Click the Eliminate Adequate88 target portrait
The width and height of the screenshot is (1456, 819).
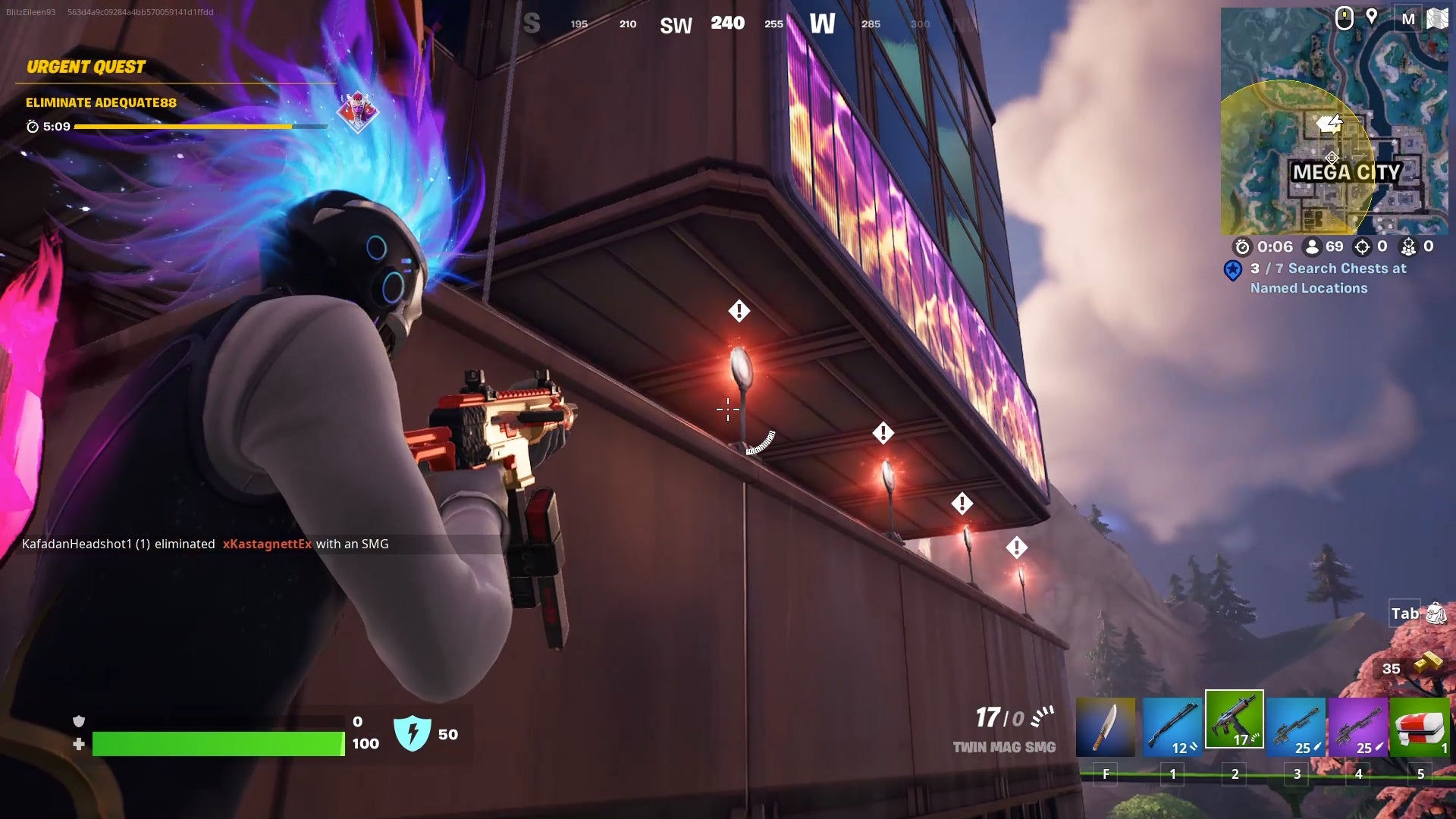(356, 111)
